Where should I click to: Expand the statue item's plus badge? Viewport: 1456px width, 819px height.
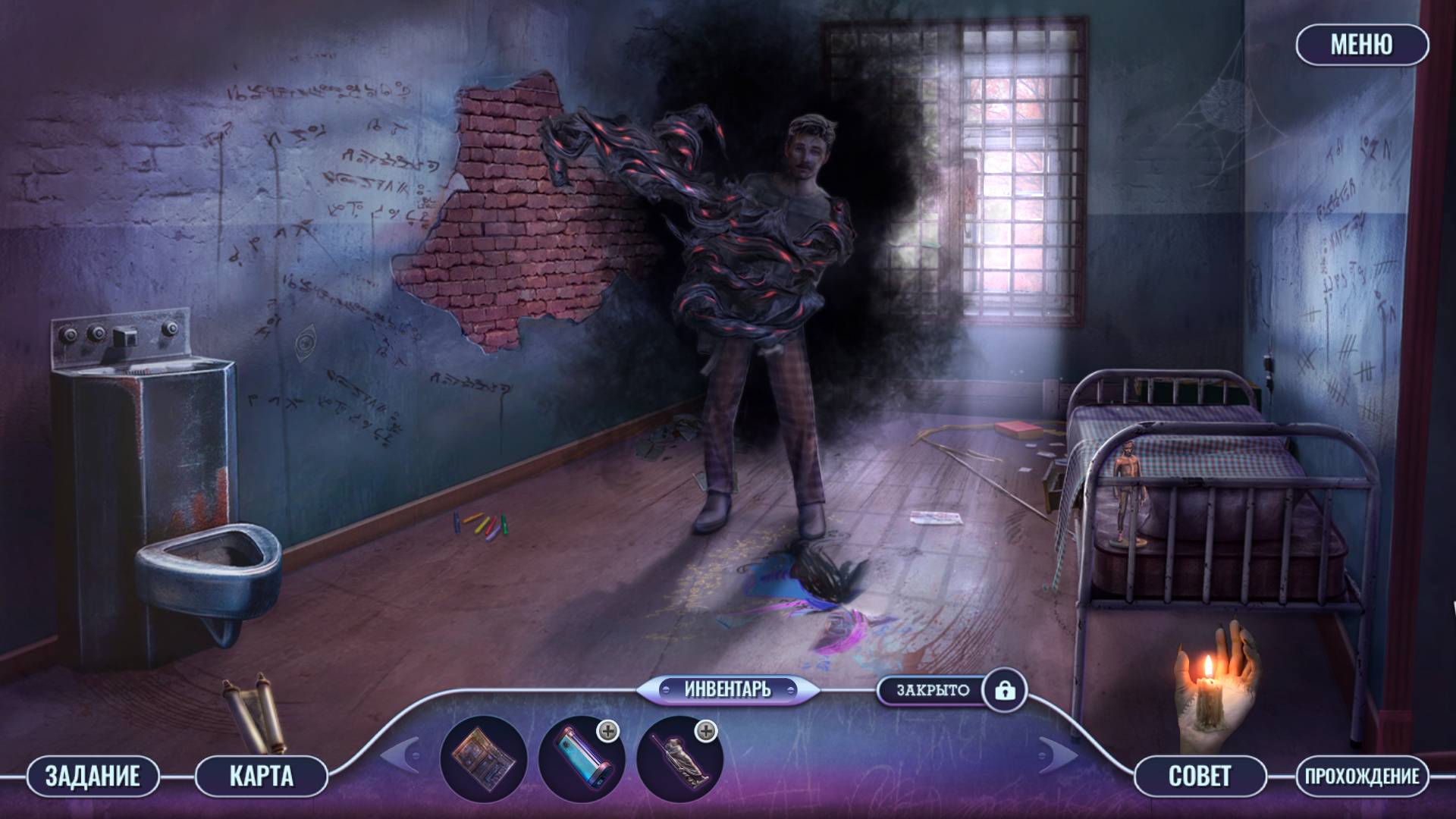[x=706, y=731]
